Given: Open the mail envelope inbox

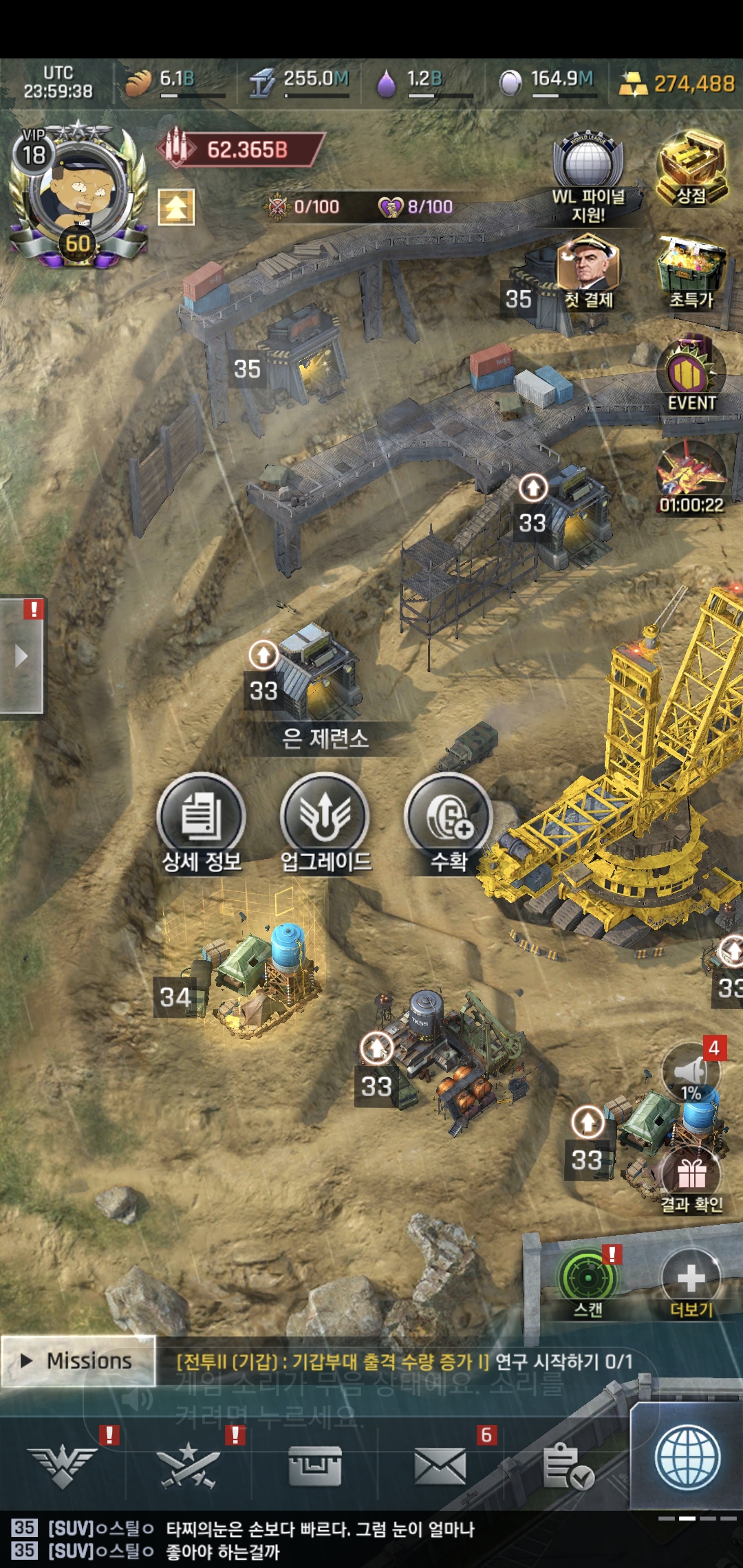Looking at the screenshot, I should pyautogui.click(x=440, y=1466).
